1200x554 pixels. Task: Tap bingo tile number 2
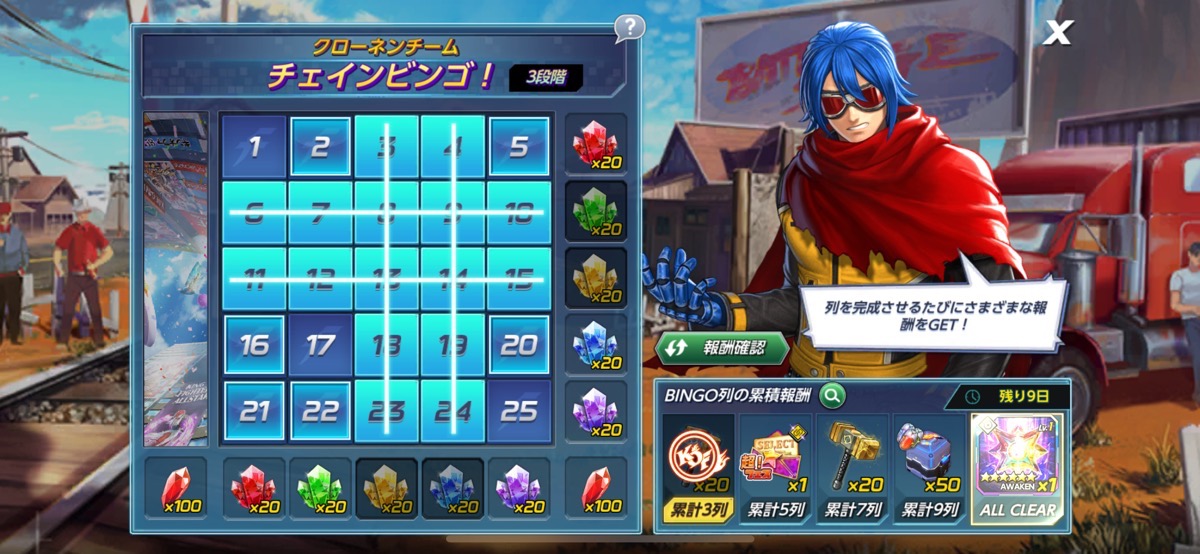pos(320,147)
